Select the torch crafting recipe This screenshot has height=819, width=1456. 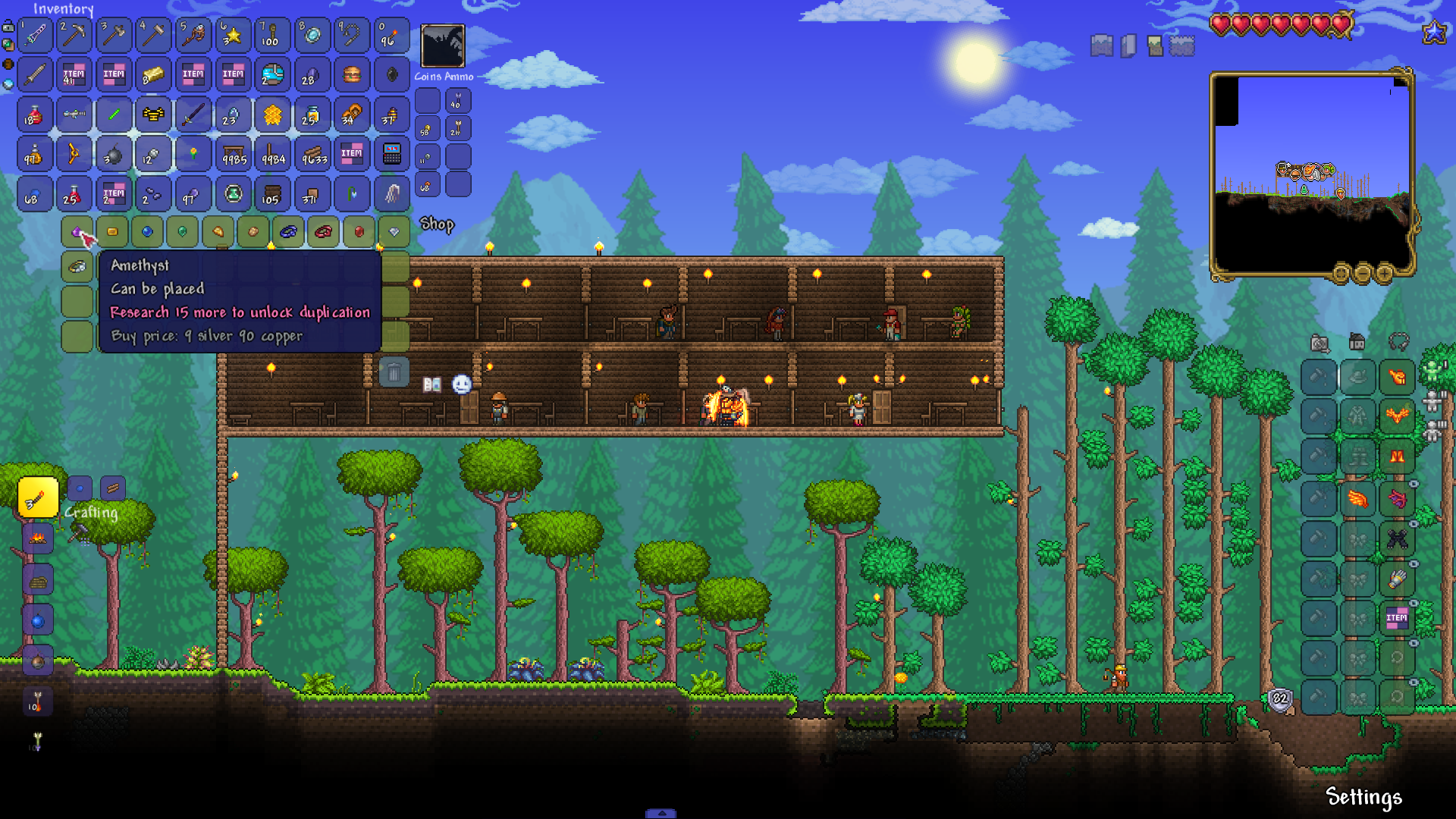pos(37,497)
